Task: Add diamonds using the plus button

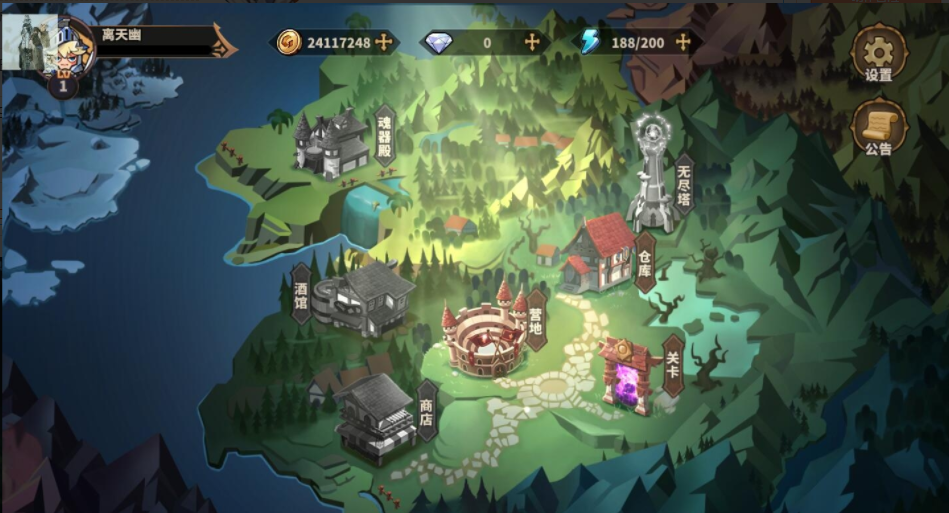Action: pyautogui.click(x=532, y=42)
